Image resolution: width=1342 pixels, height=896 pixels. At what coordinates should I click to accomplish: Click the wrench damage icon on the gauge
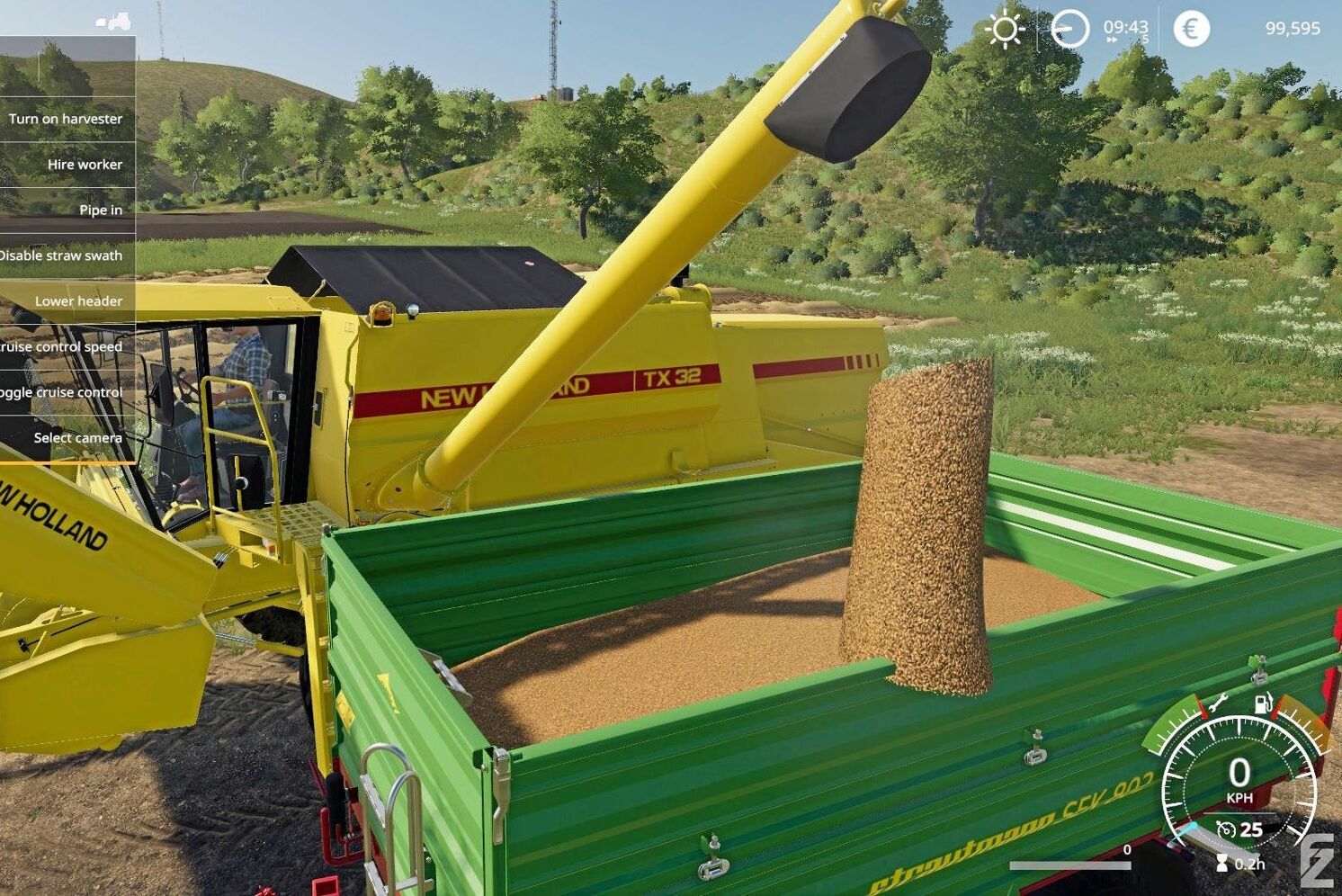pos(1218,703)
